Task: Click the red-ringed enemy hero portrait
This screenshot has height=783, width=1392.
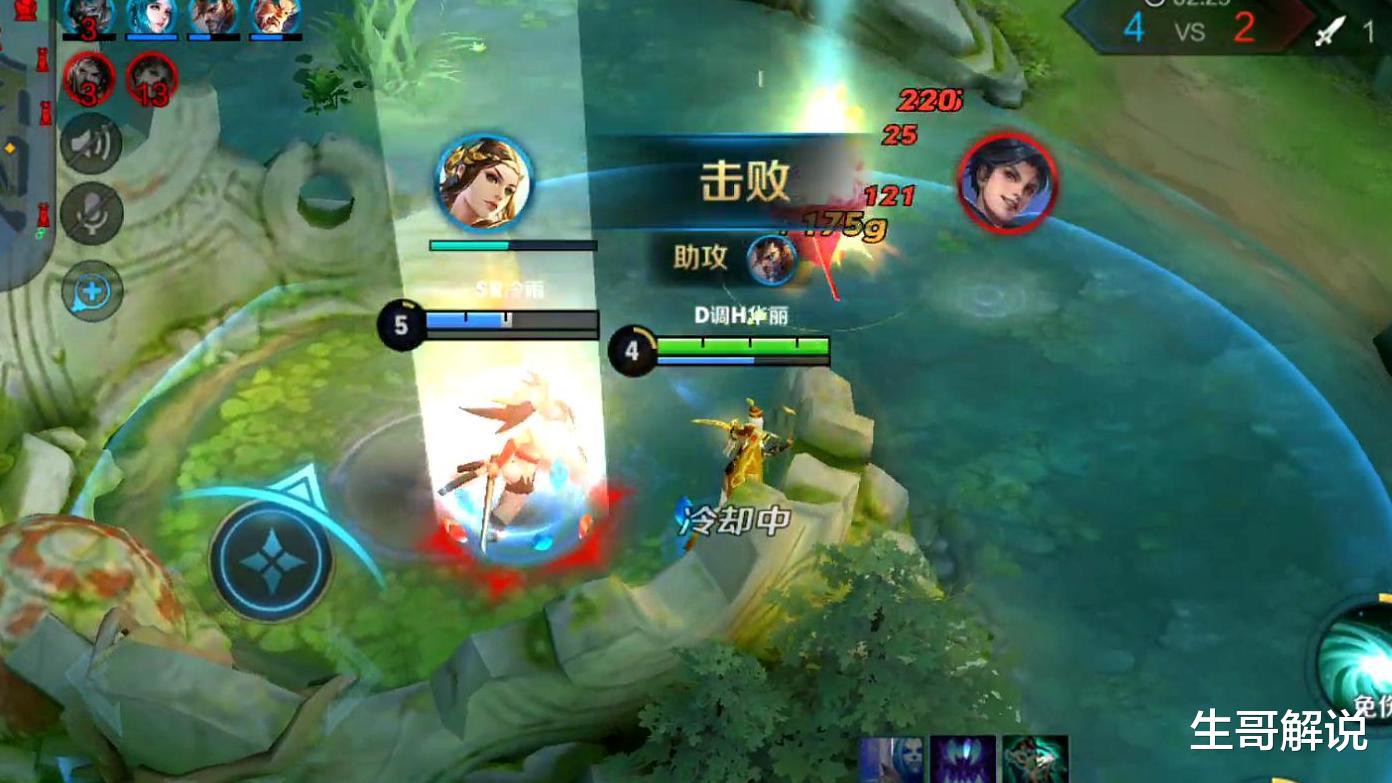Action: [x=1006, y=187]
